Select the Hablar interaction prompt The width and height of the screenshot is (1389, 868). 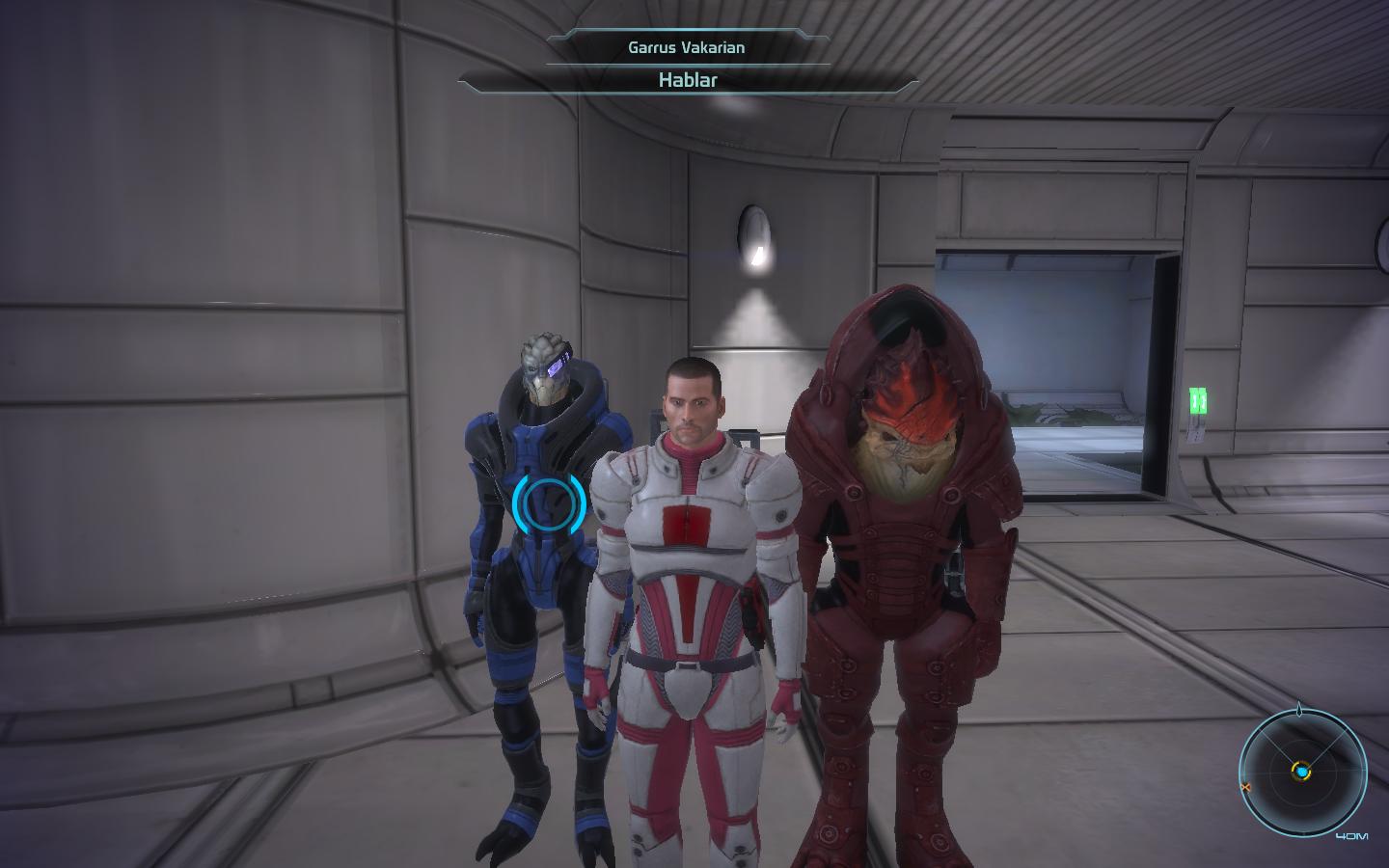click(x=687, y=80)
